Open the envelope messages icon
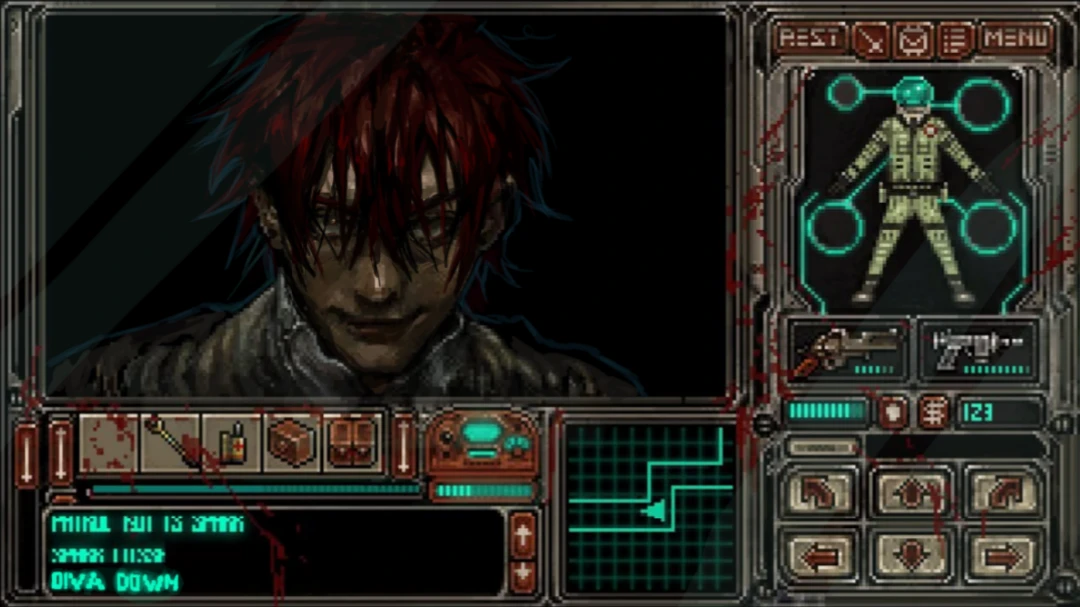Viewport: 1080px width, 607px height. click(914, 40)
